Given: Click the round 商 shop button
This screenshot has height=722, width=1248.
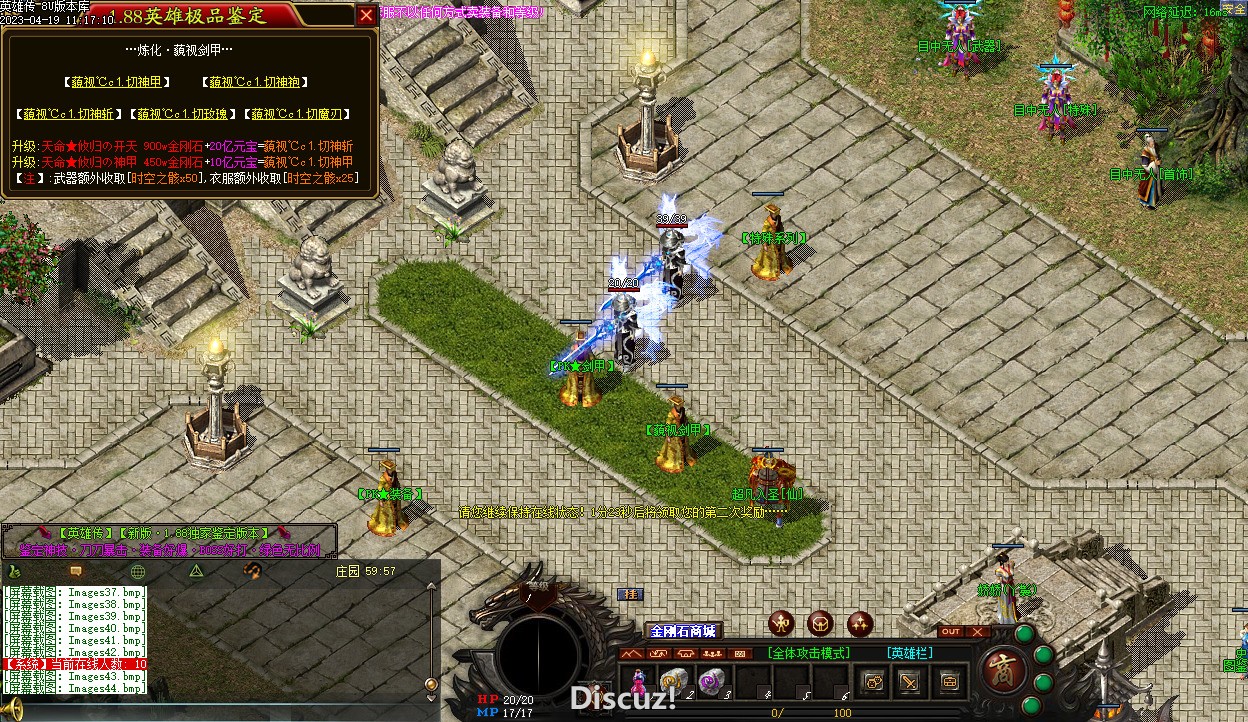Looking at the screenshot, I should 1000,668.
